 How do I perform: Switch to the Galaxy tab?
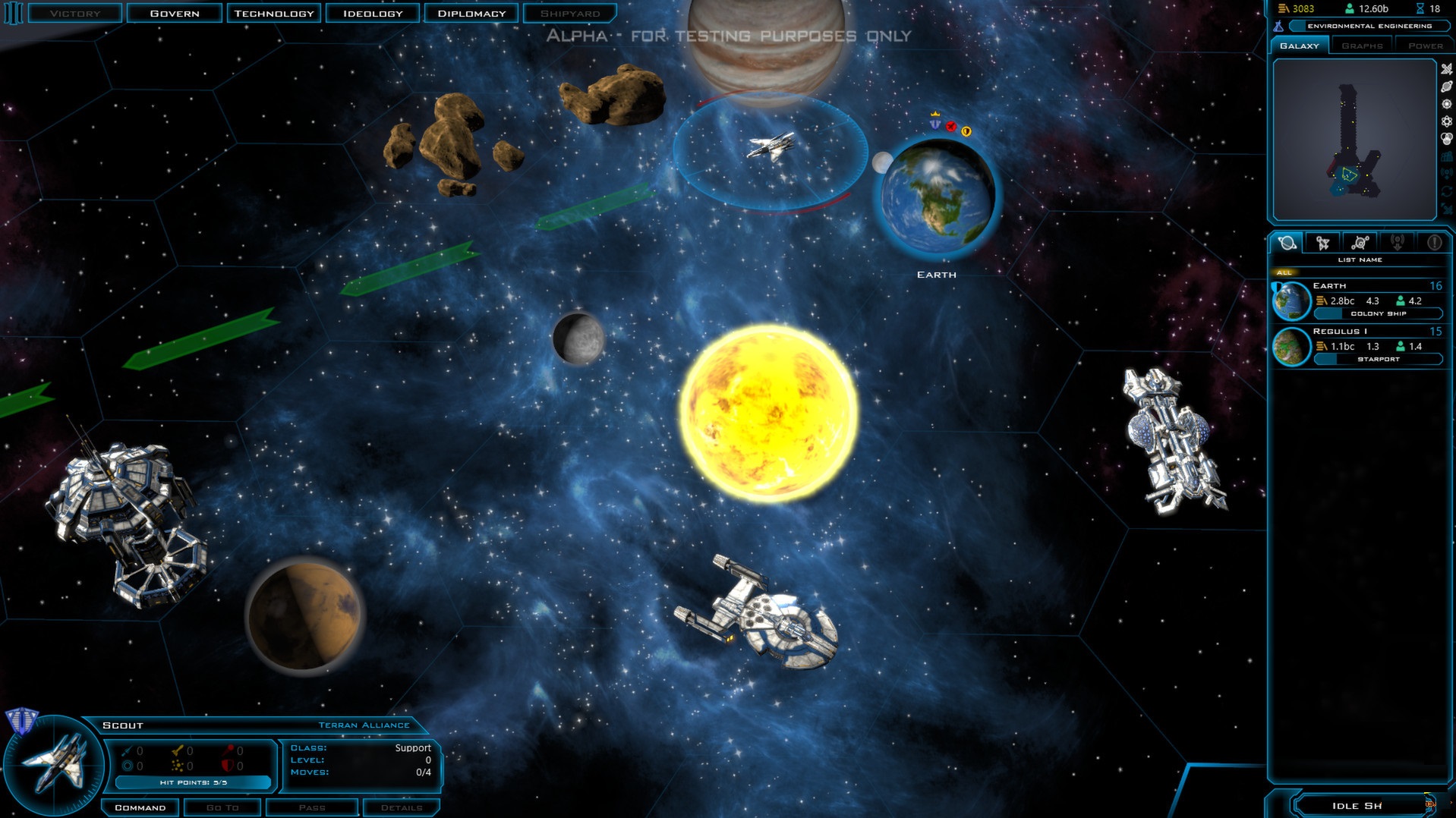coord(1300,46)
